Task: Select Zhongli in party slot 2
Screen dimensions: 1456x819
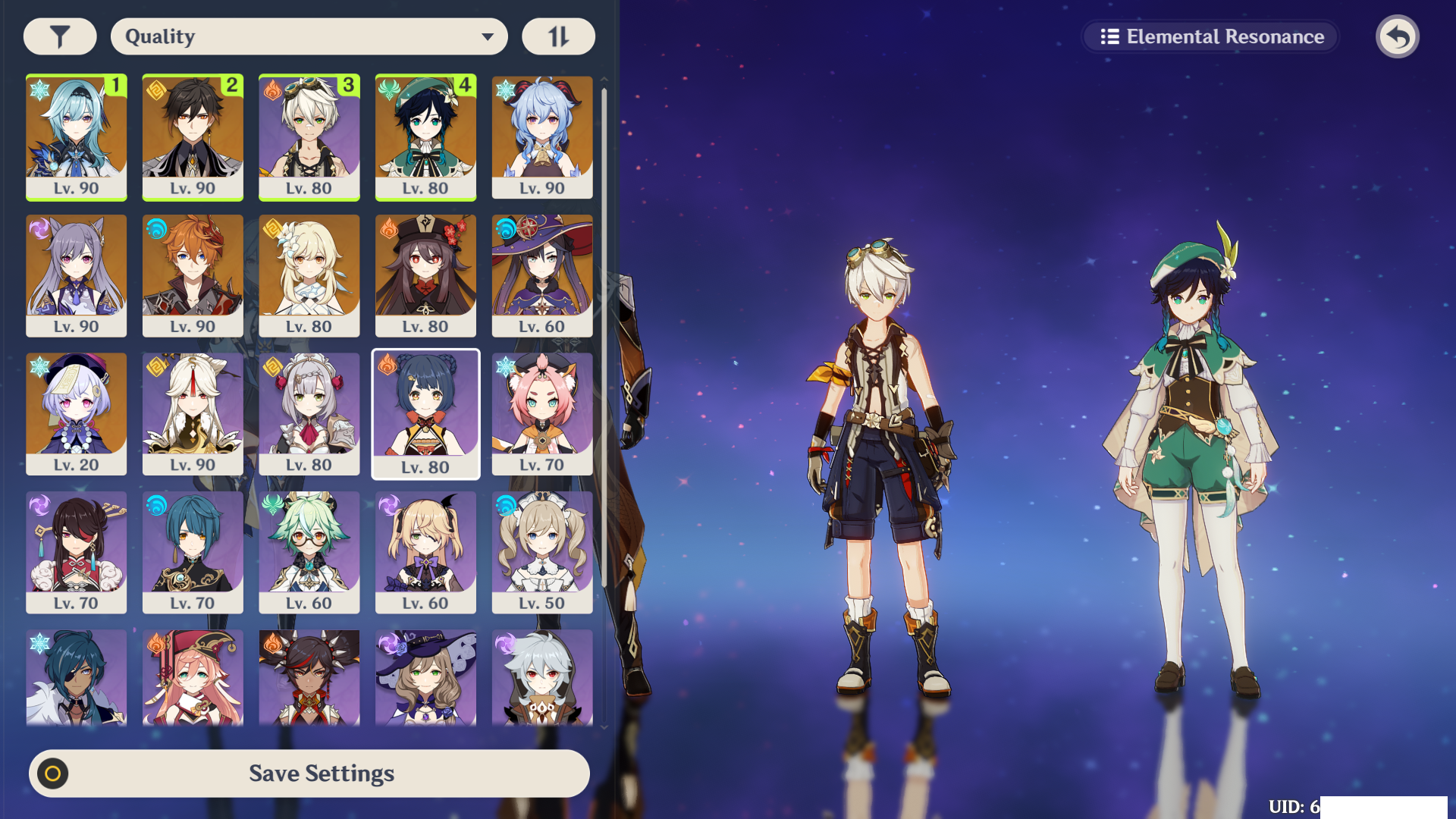Action: pyautogui.click(x=193, y=136)
